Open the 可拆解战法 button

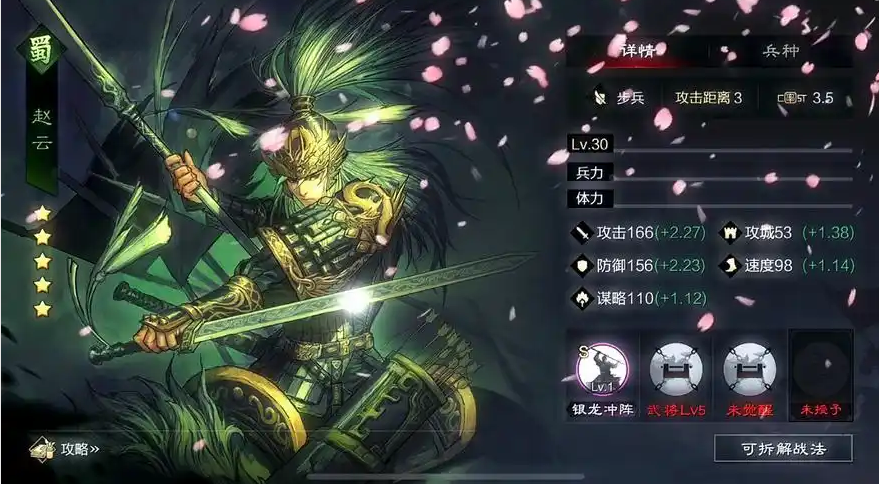(x=783, y=448)
